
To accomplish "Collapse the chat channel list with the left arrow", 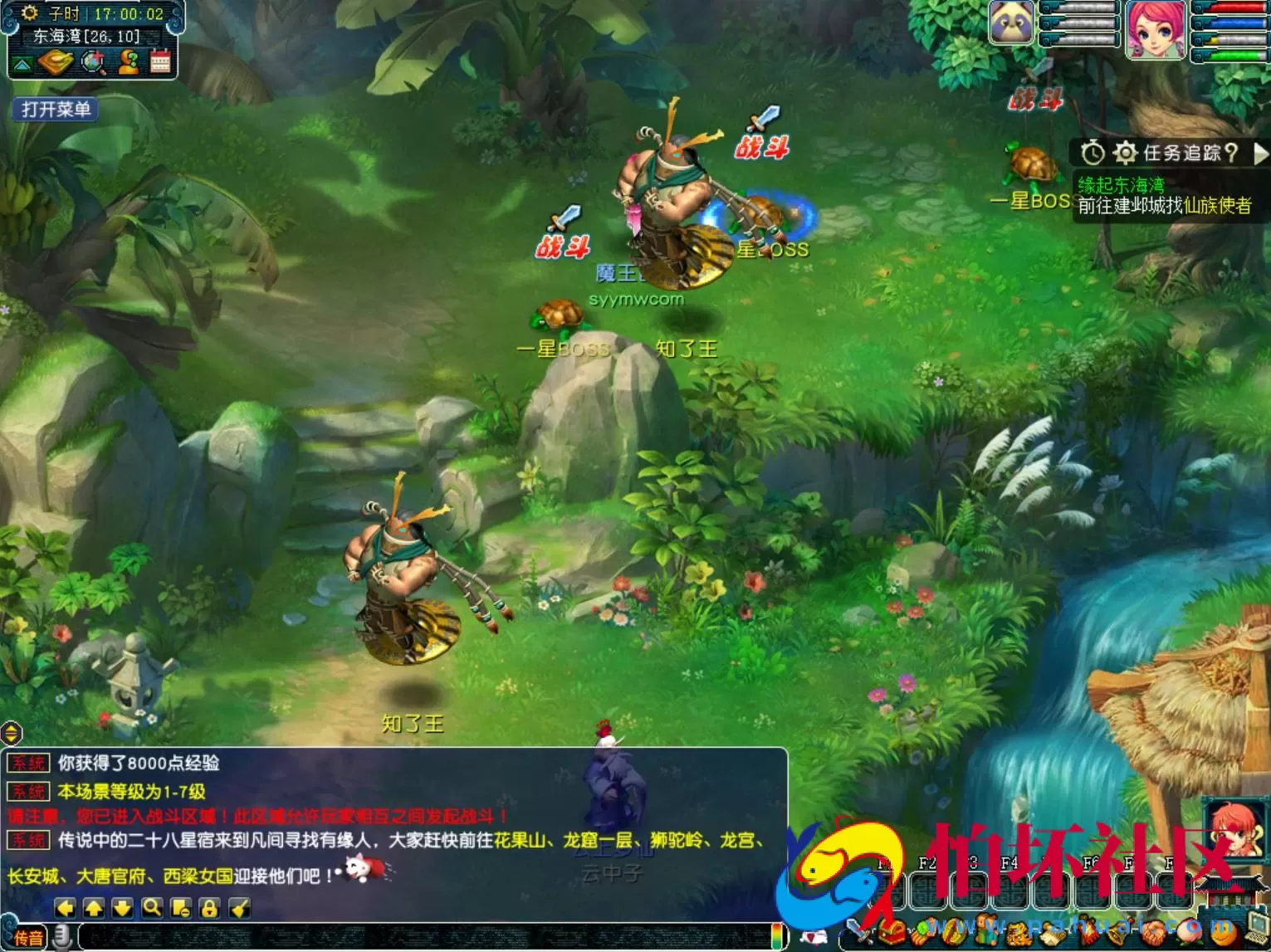I will (x=64, y=909).
